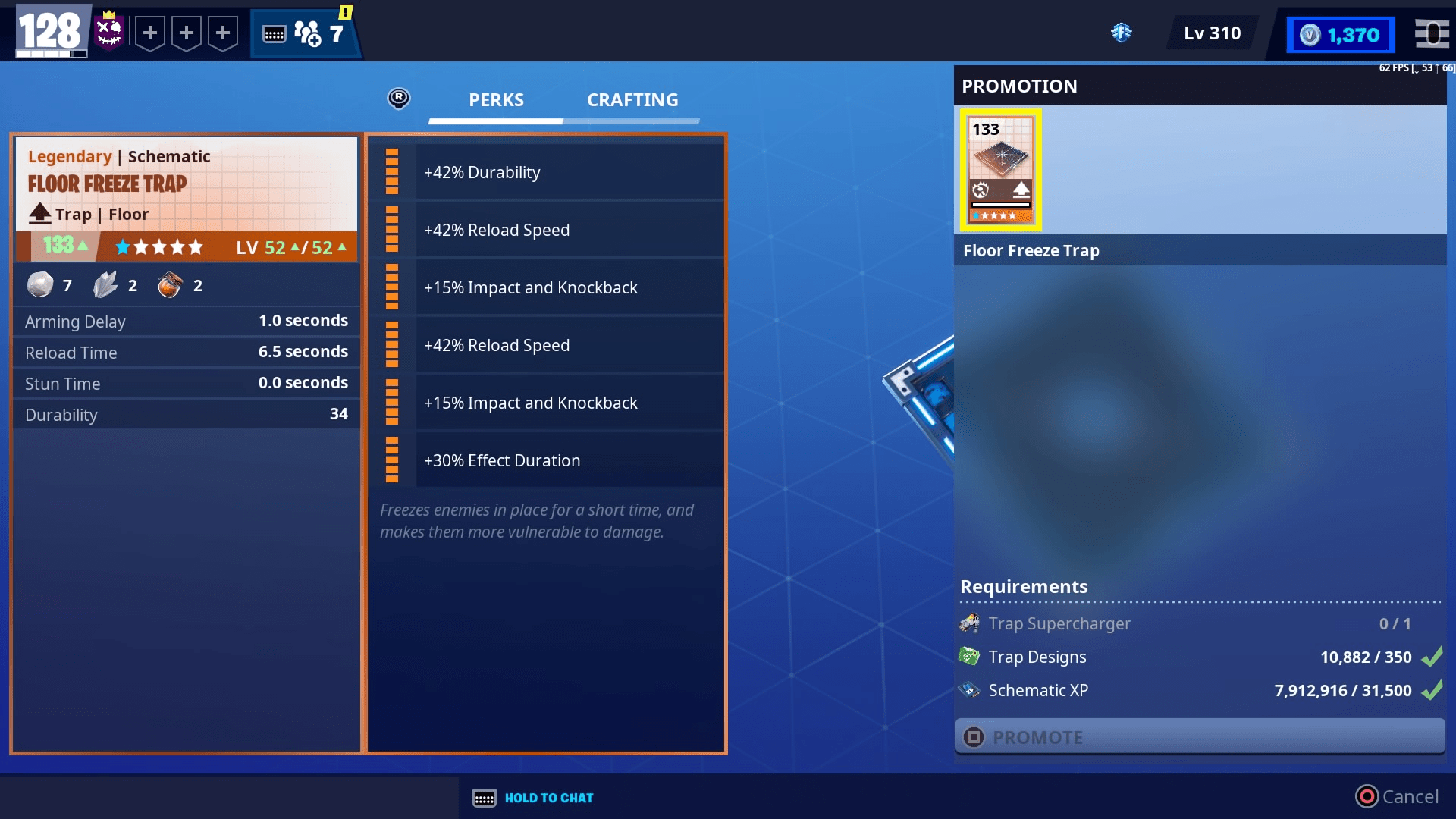The image size is (1456, 819).
Task: Click the Floor Freeze Trap promotion thumbnail
Action: pyautogui.click(x=1000, y=168)
